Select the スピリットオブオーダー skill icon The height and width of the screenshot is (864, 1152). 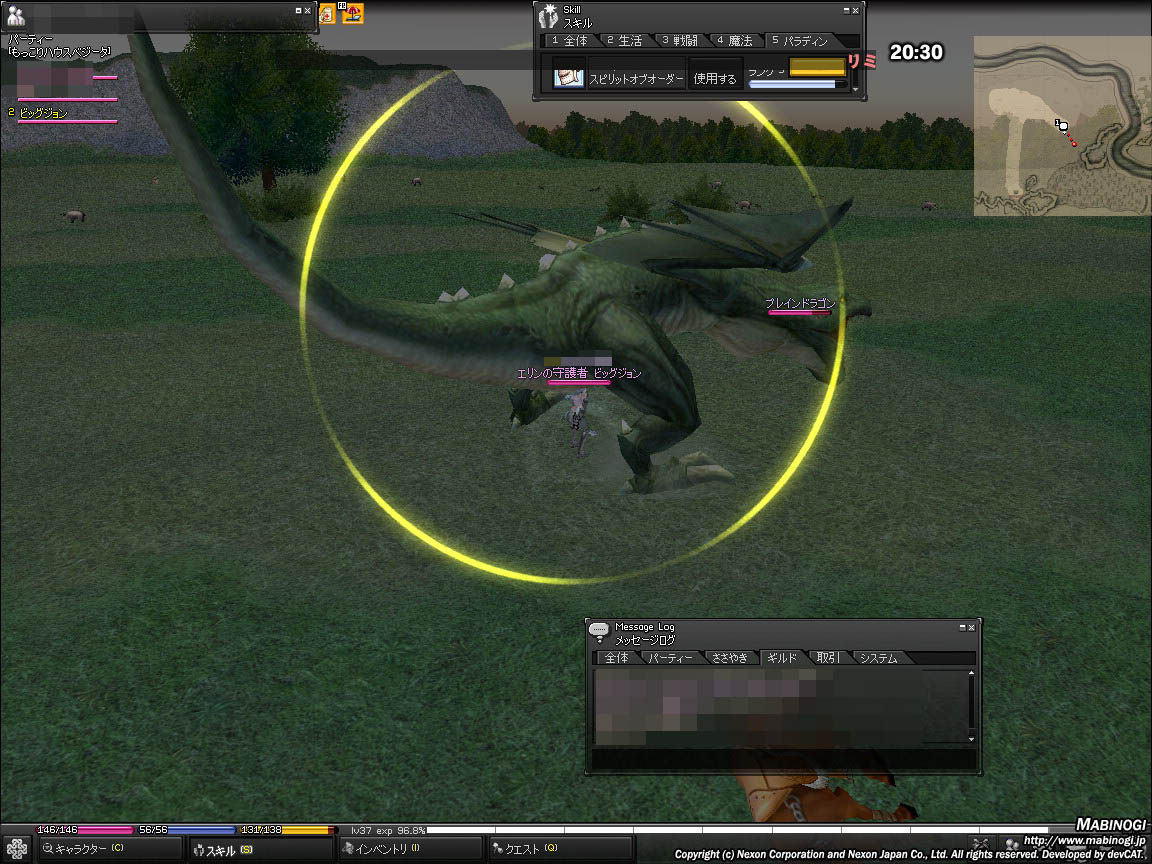[569, 76]
